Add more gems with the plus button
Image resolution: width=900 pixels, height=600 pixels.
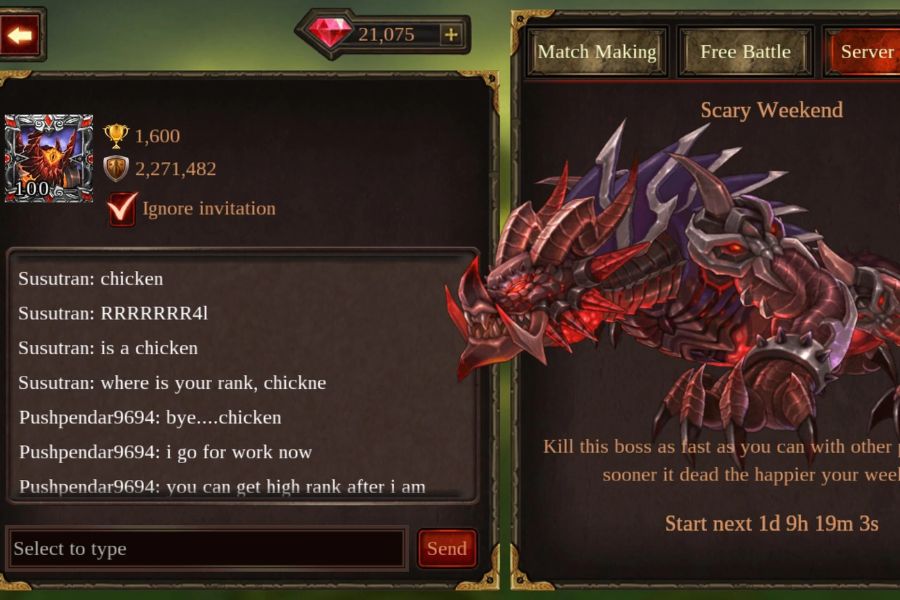point(451,35)
